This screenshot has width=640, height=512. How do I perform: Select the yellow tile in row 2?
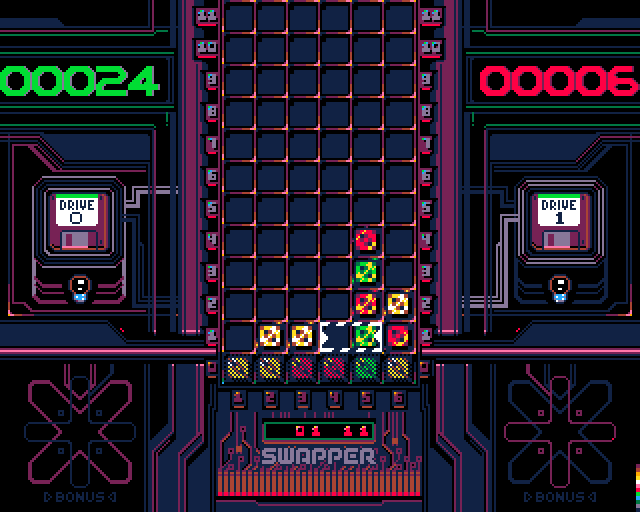pyautogui.click(x=398, y=303)
